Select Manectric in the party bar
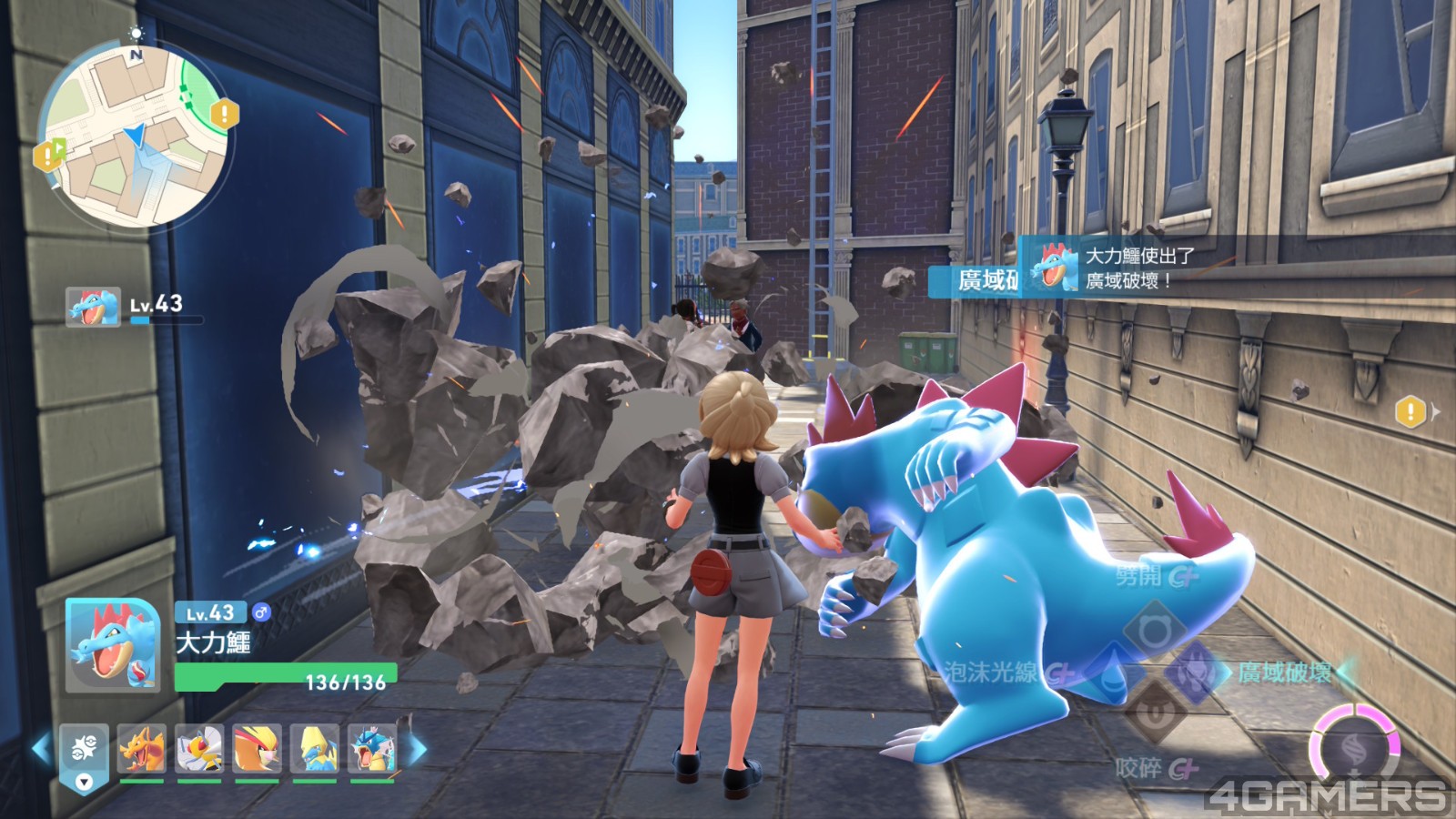Screen dimensions: 1456x819 [315, 749]
